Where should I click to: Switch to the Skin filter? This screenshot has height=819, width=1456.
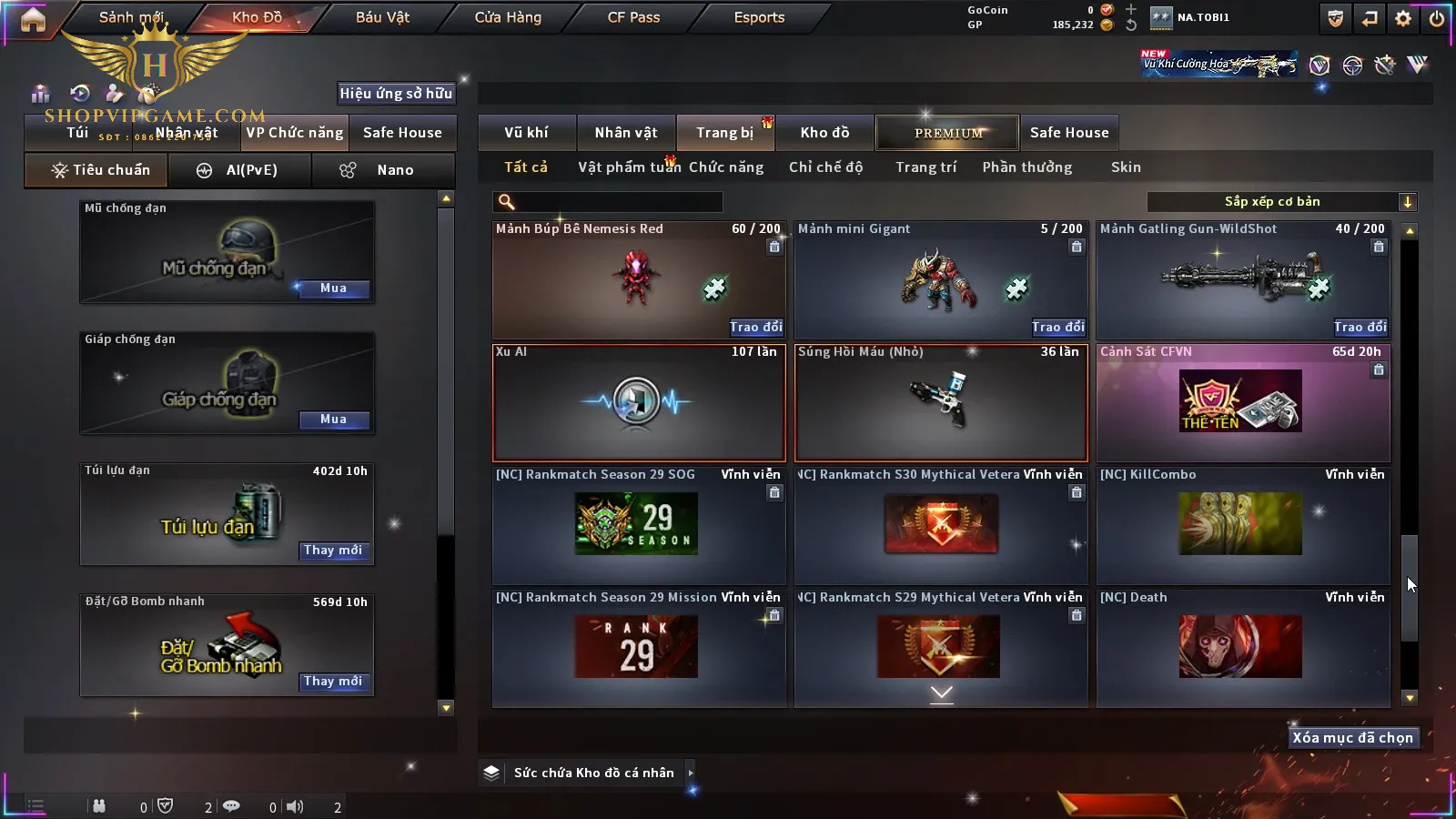(x=1126, y=167)
